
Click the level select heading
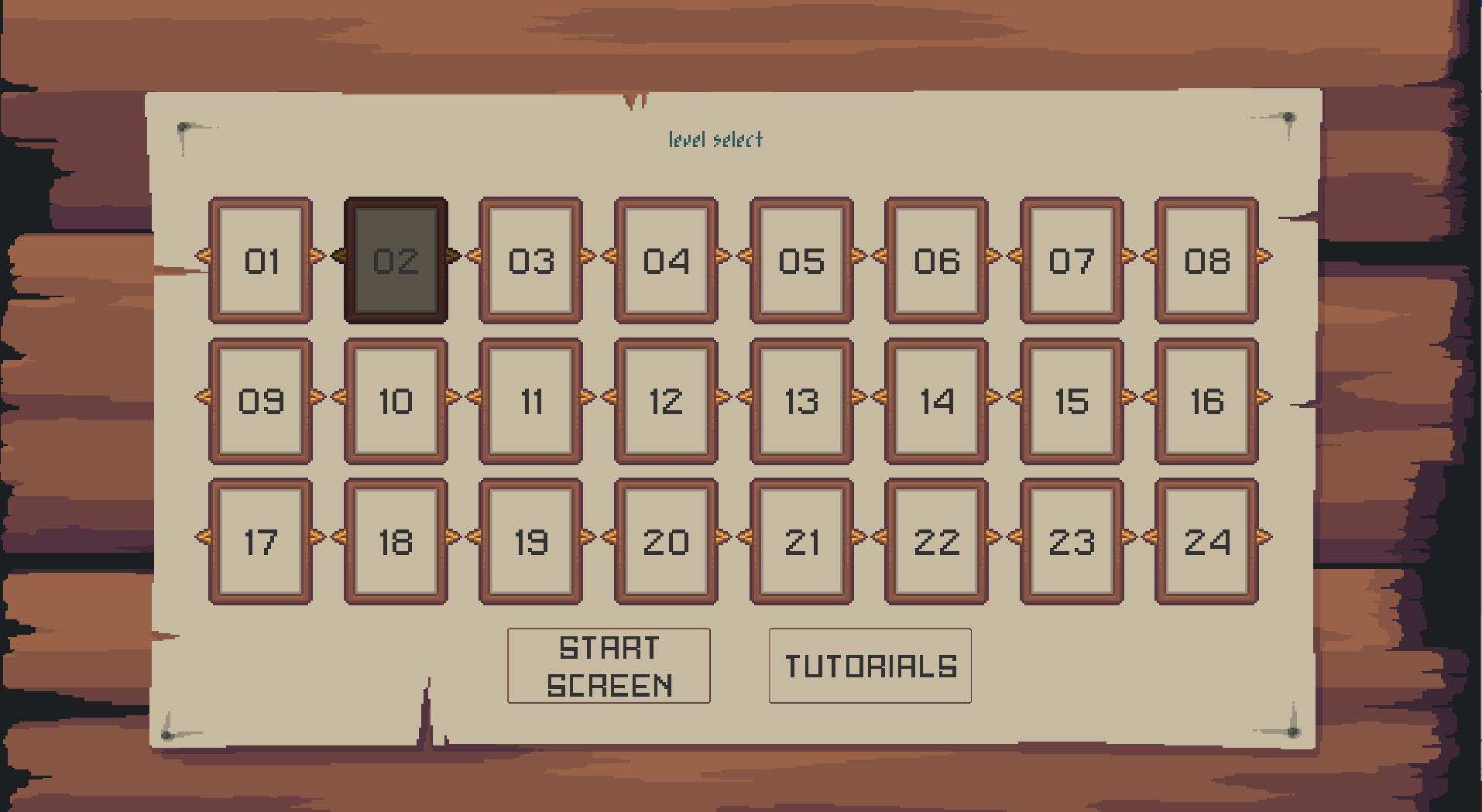coord(716,140)
